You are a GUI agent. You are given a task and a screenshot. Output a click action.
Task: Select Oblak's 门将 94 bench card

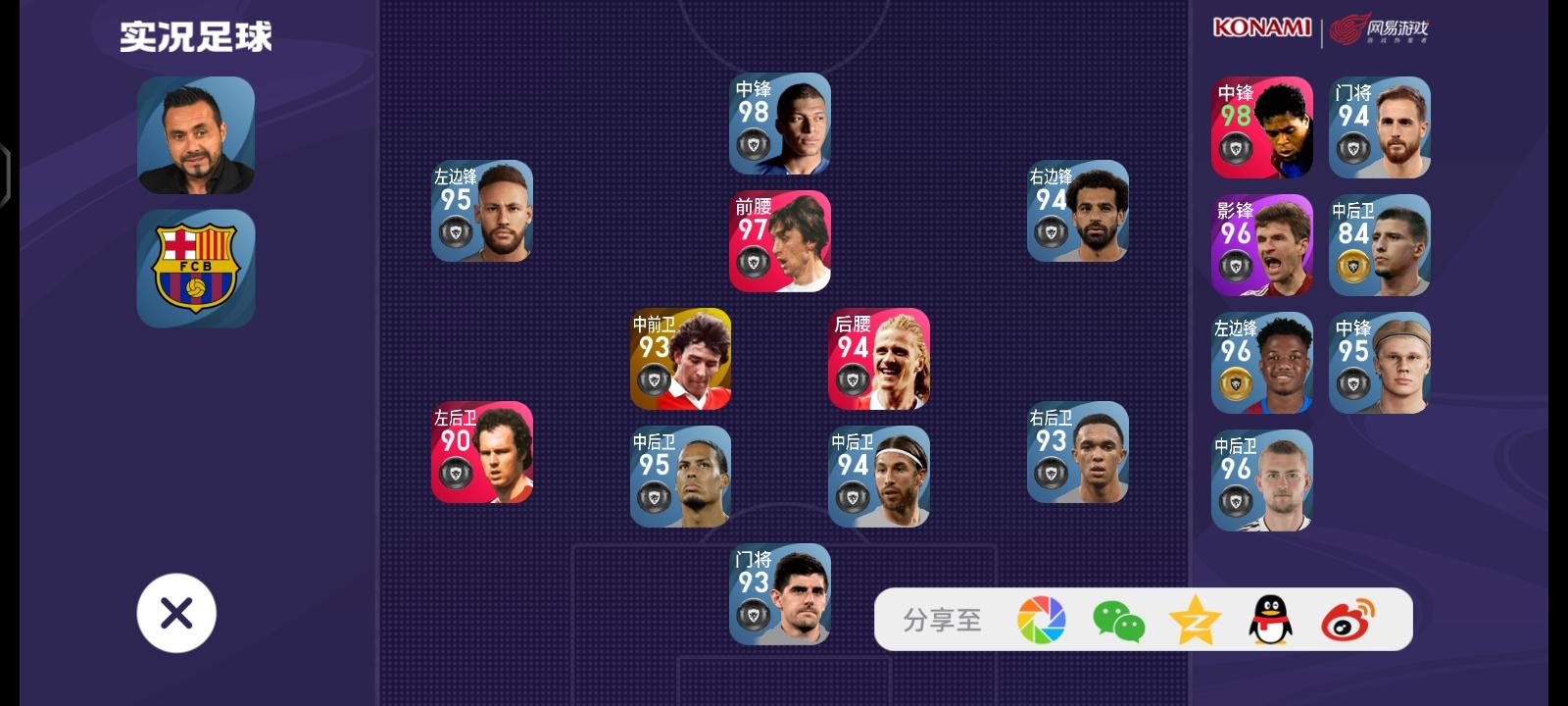point(1379,127)
